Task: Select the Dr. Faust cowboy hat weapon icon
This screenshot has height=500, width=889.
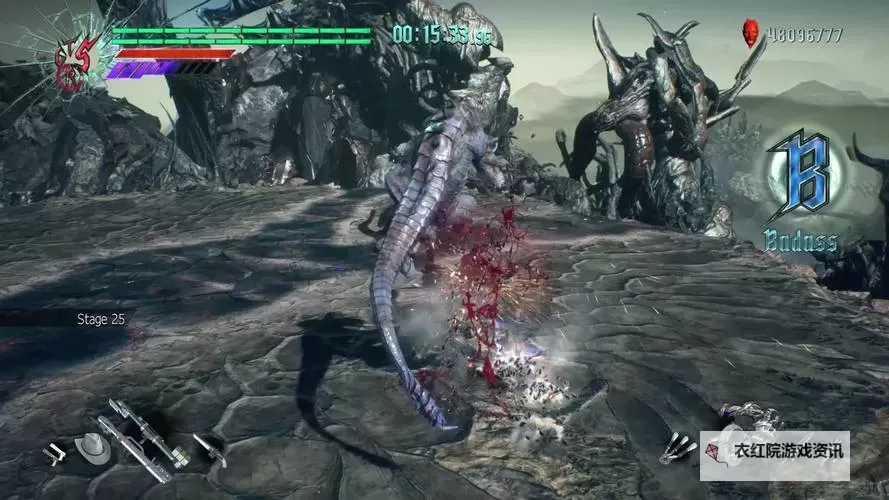Action: 94,449
